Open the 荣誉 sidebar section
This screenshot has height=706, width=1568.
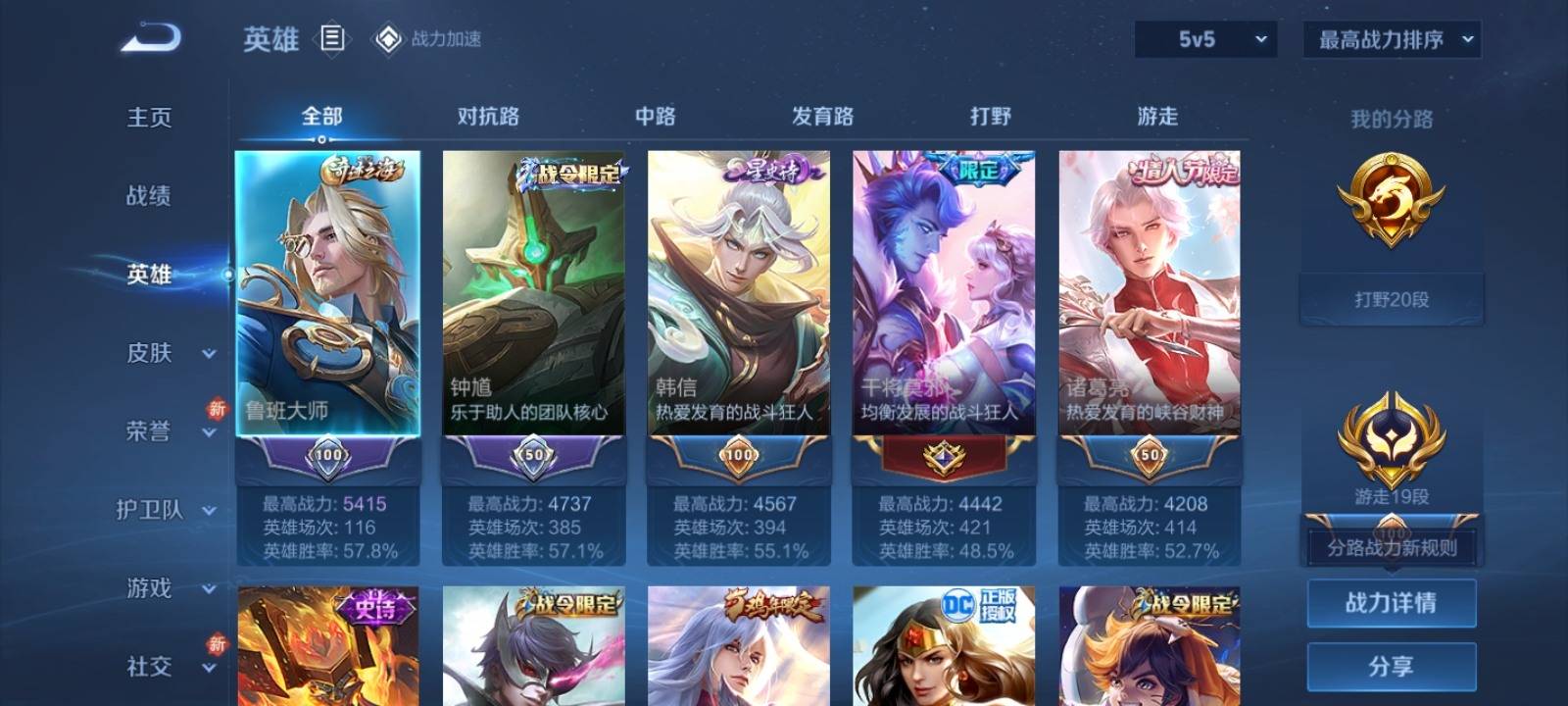pyautogui.click(x=167, y=431)
